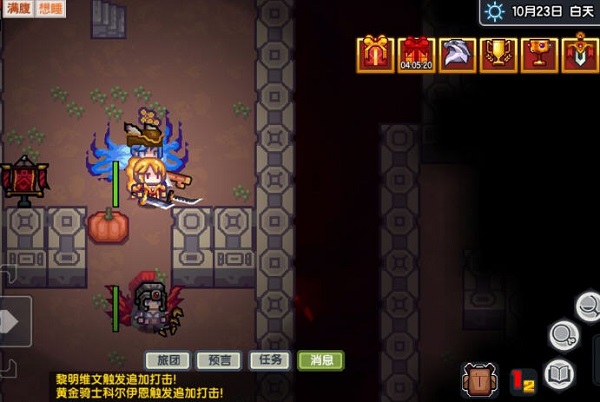The width and height of the screenshot is (600, 402).
Task: Open the jeweled goblet trophy icon
Action: pos(538,53)
